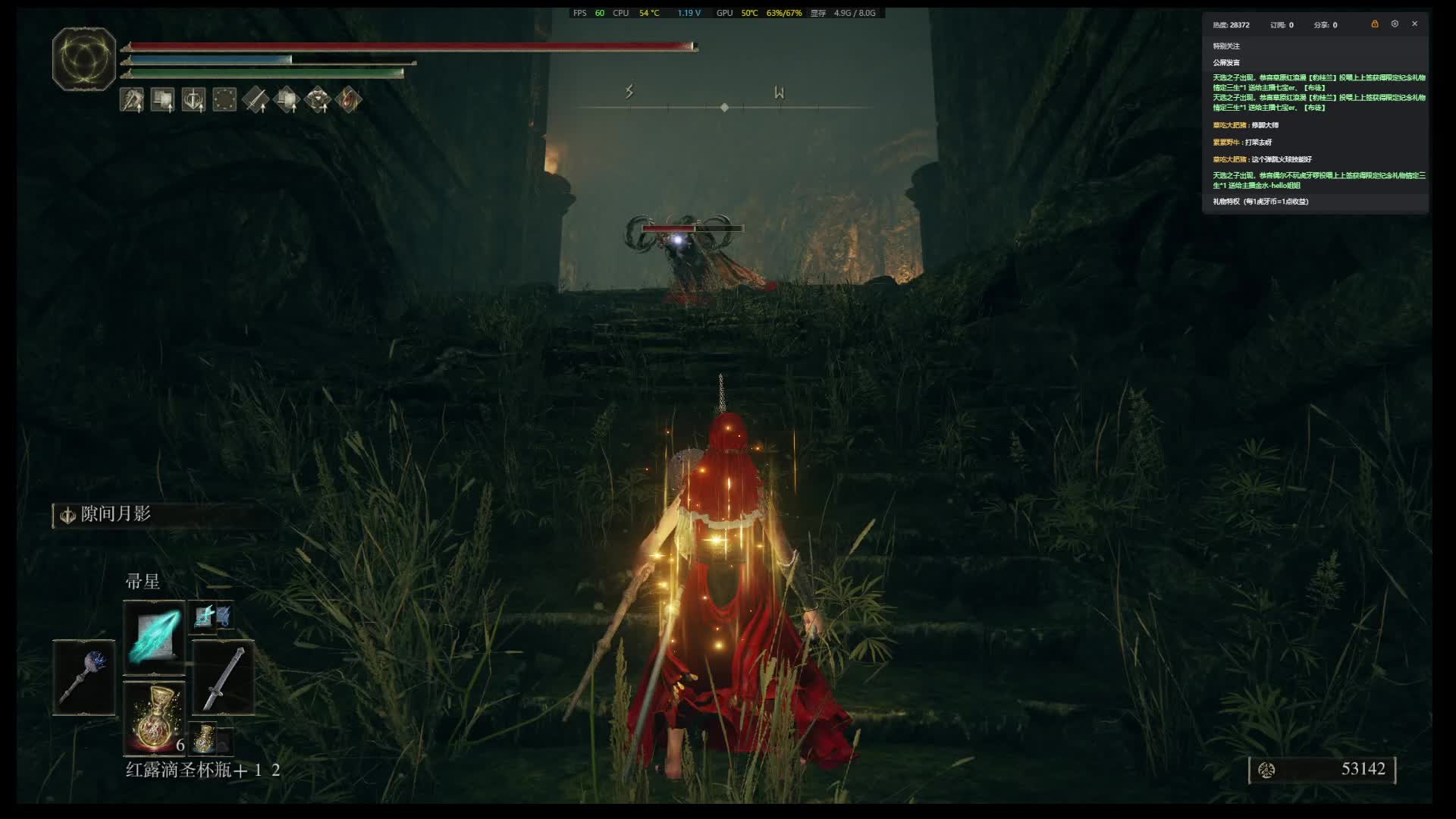Select the glowing teal sorcery scroll slot
1456x819 pixels.
point(154,637)
